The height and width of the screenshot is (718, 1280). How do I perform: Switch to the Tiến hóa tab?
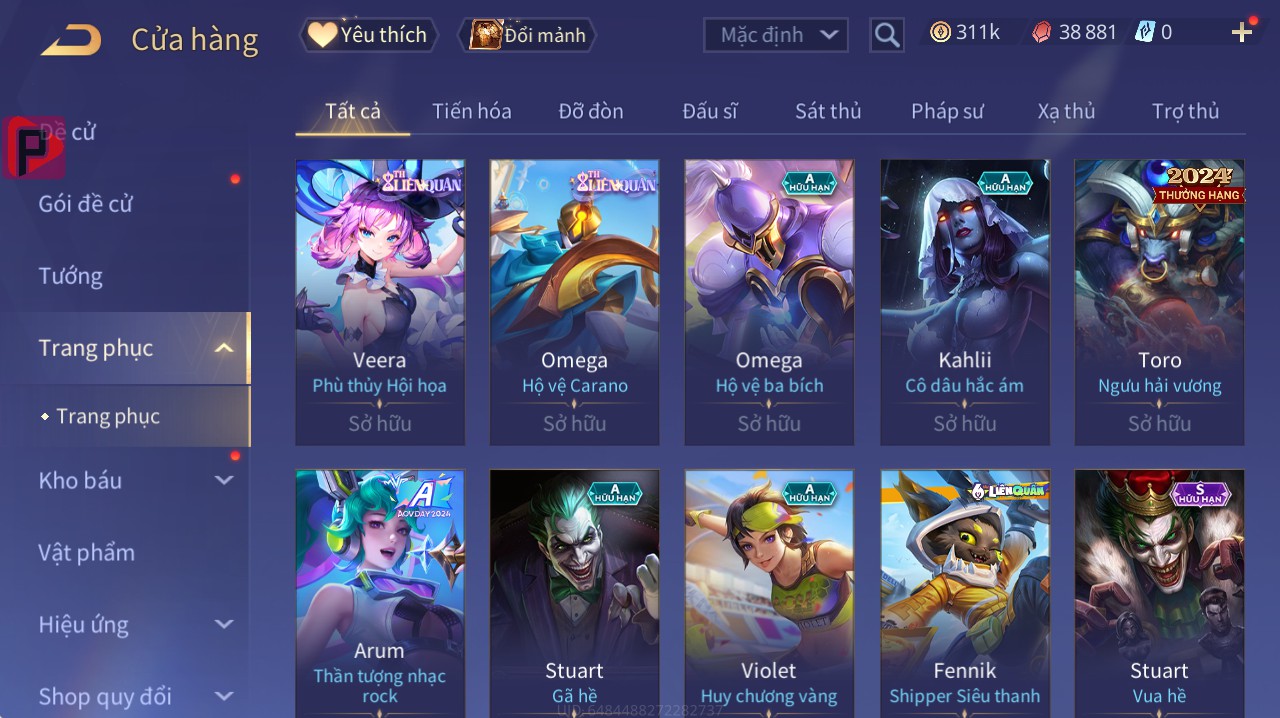[x=471, y=111]
